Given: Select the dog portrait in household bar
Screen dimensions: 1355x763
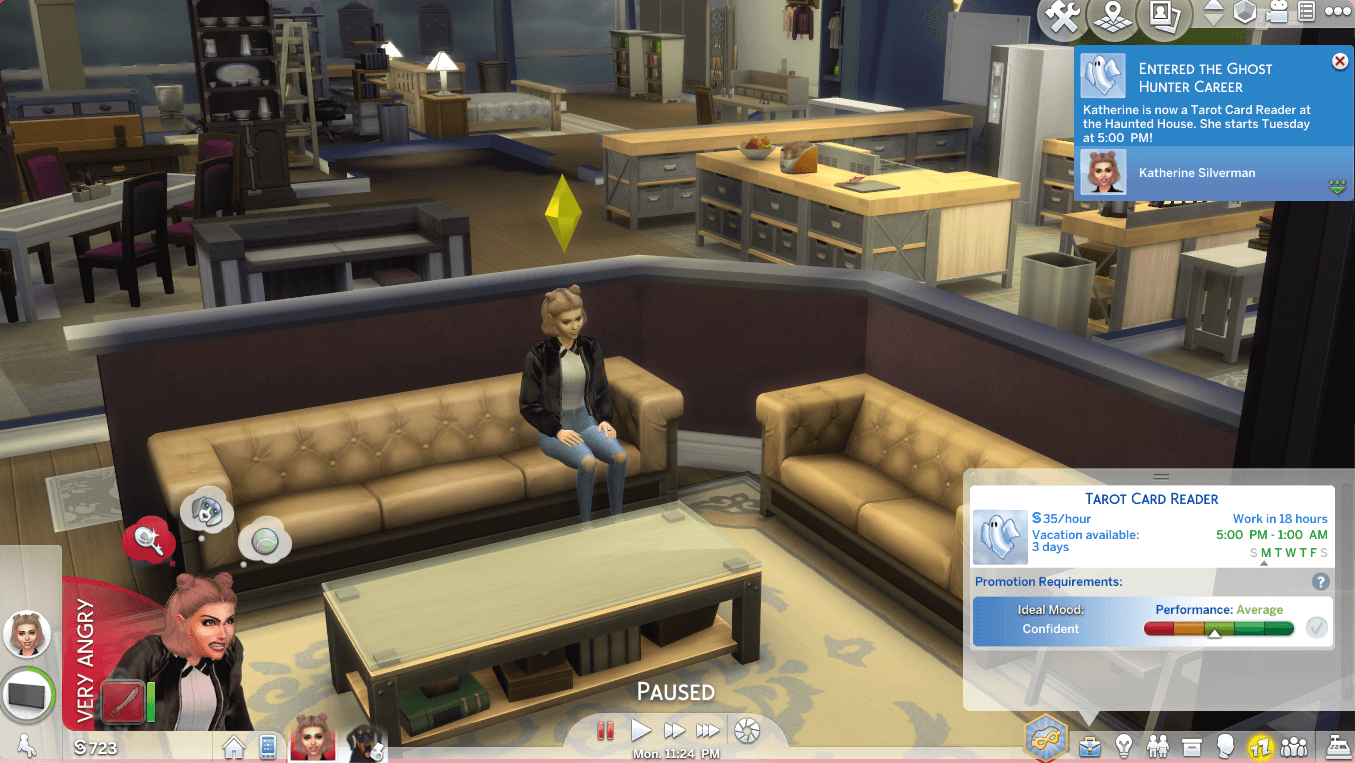Looking at the screenshot, I should coord(365,743).
